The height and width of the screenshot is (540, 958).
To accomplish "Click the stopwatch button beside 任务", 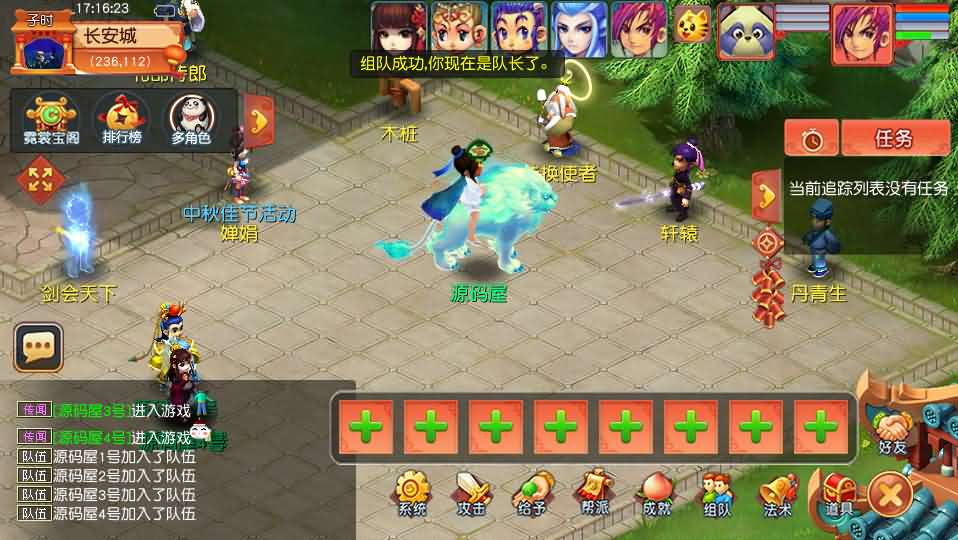I will (x=811, y=139).
